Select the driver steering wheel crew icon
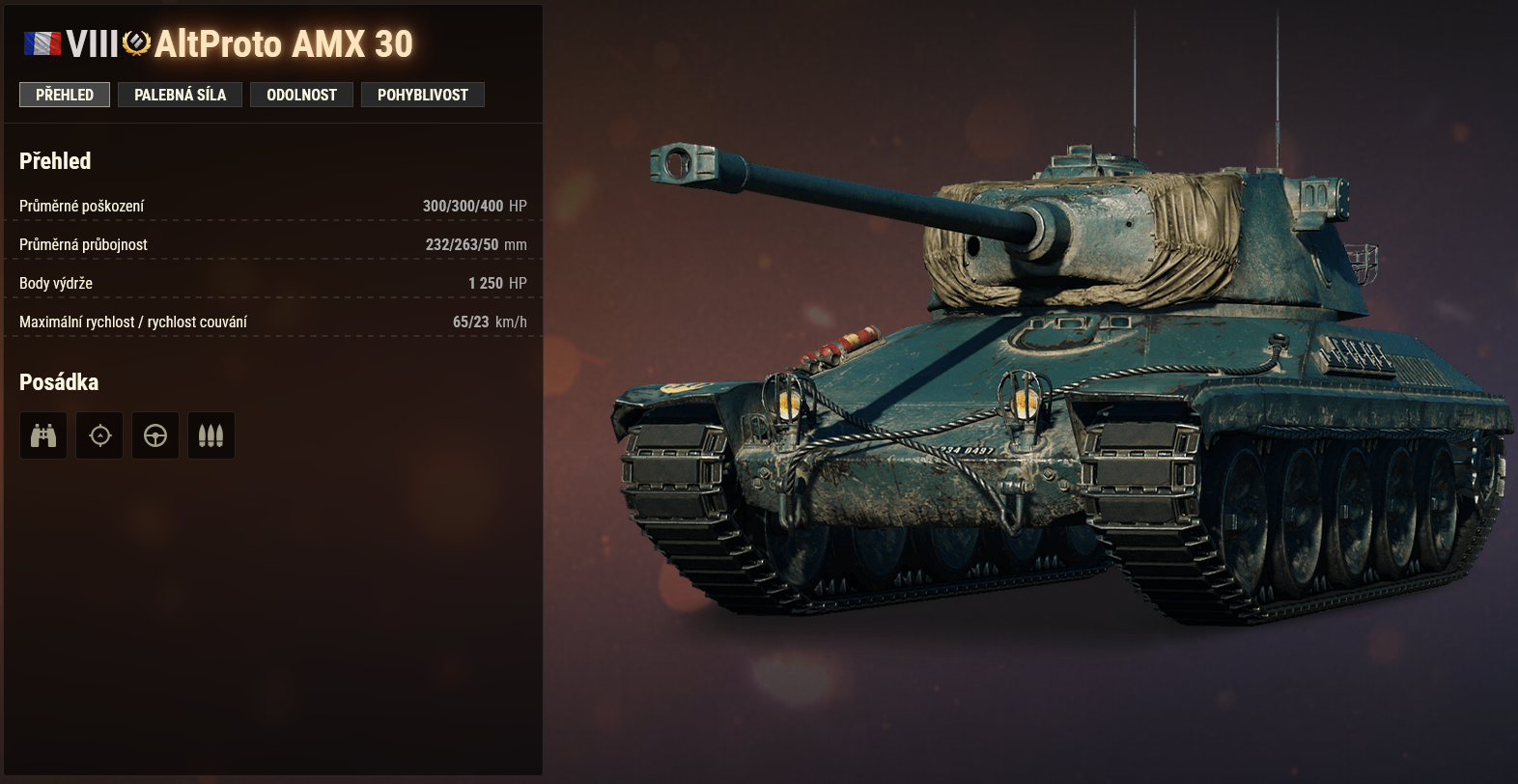 [x=155, y=435]
